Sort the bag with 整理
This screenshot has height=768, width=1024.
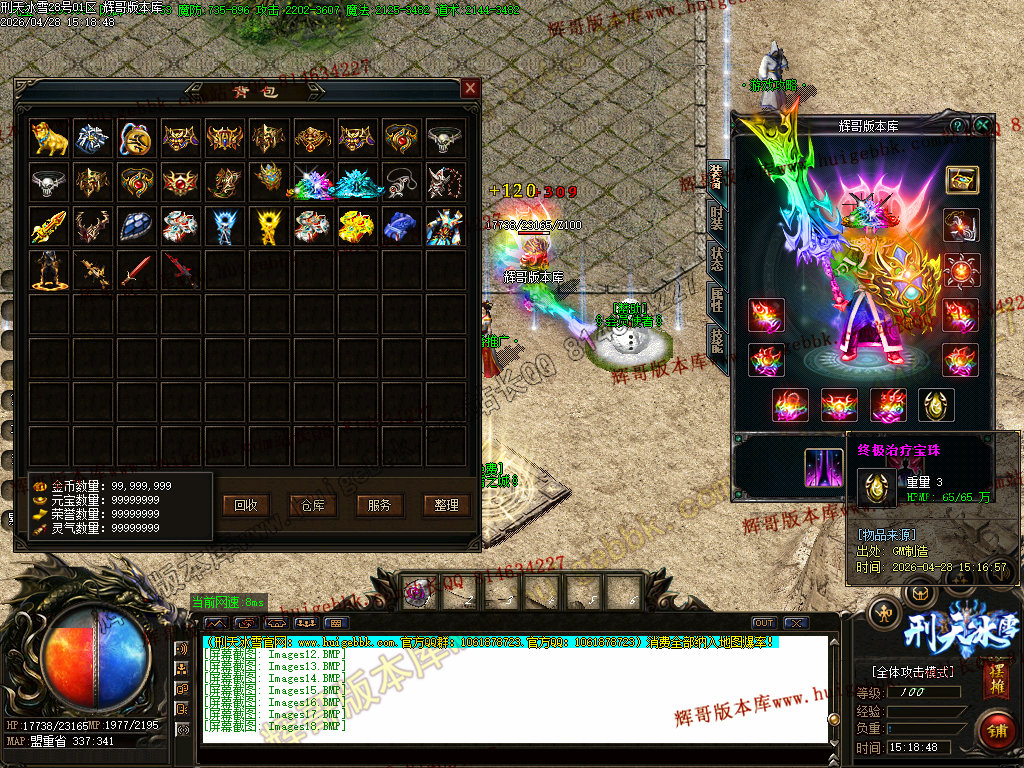point(446,506)
